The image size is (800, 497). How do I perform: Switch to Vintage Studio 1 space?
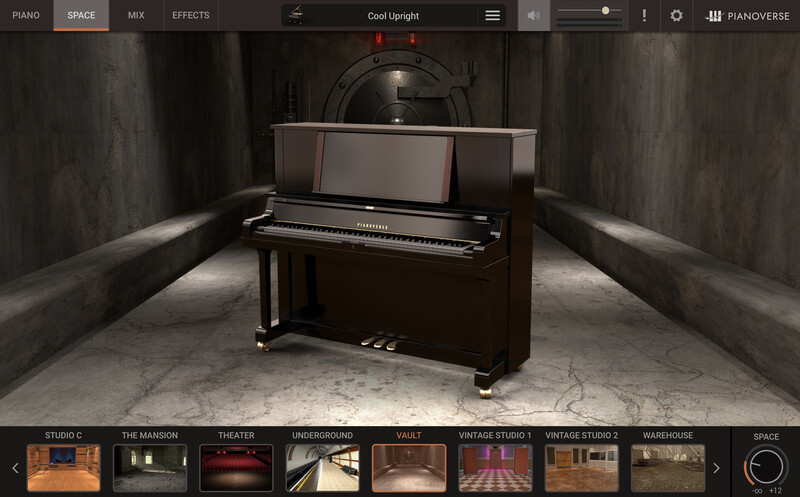pos(495,467)
